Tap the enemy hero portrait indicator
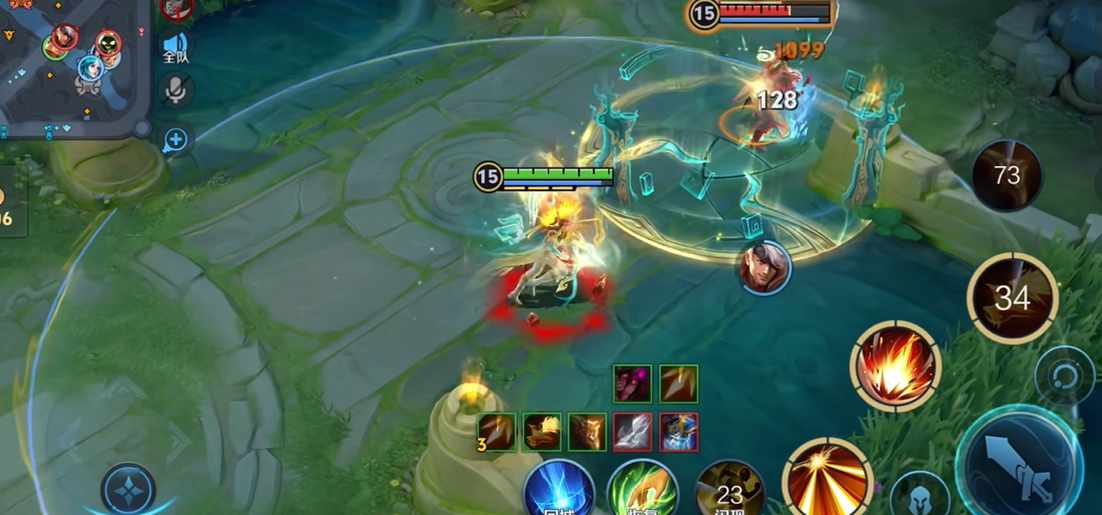This screenshot has height=515, width=1102. 766,267
